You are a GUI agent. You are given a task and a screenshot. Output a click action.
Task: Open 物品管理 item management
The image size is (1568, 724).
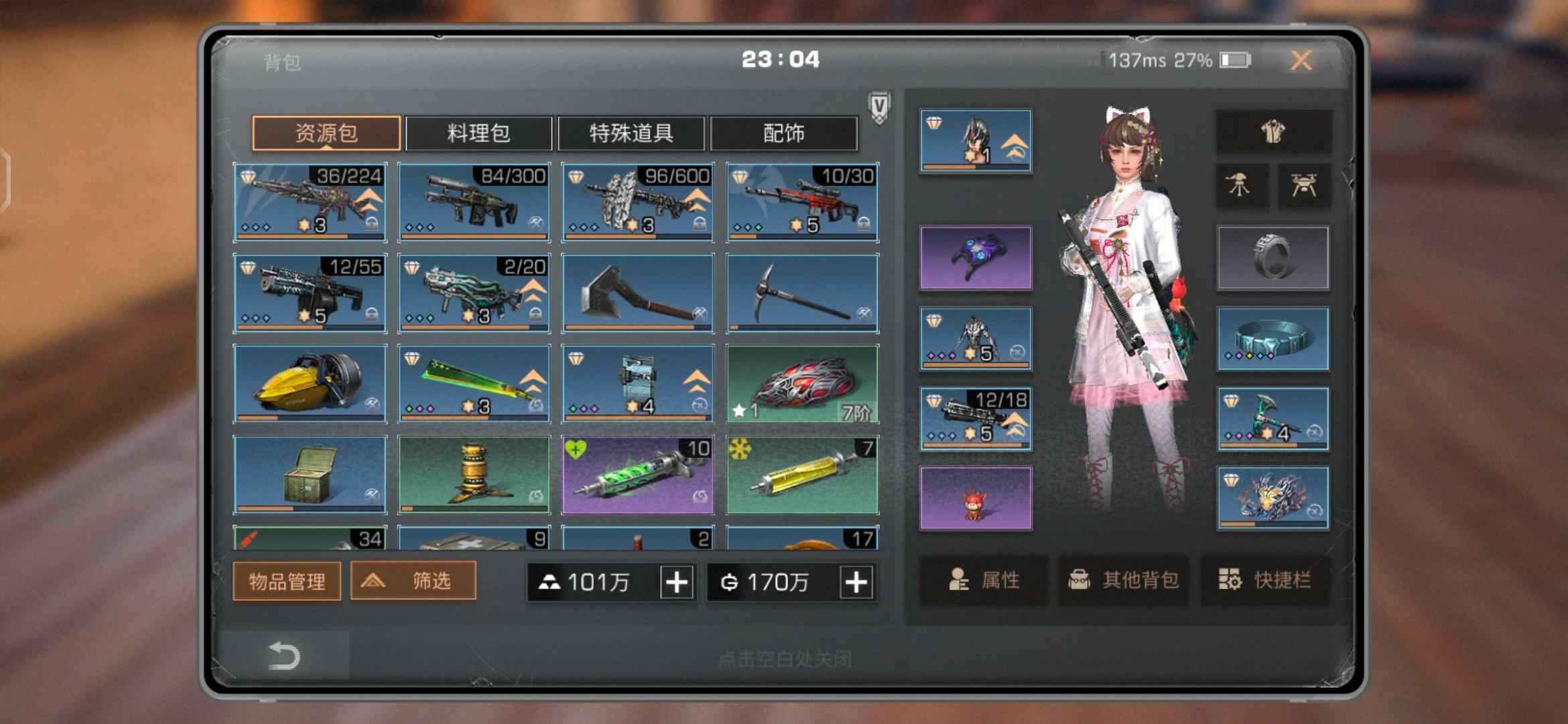pyautogui.click(x=287, y=581)
